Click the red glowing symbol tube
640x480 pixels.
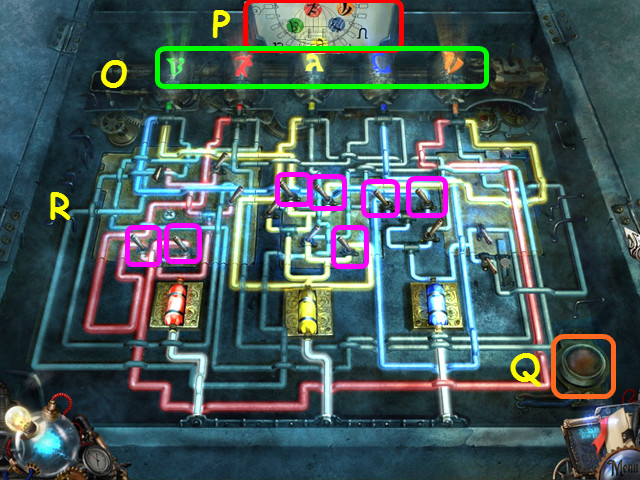tap(243, 67)
